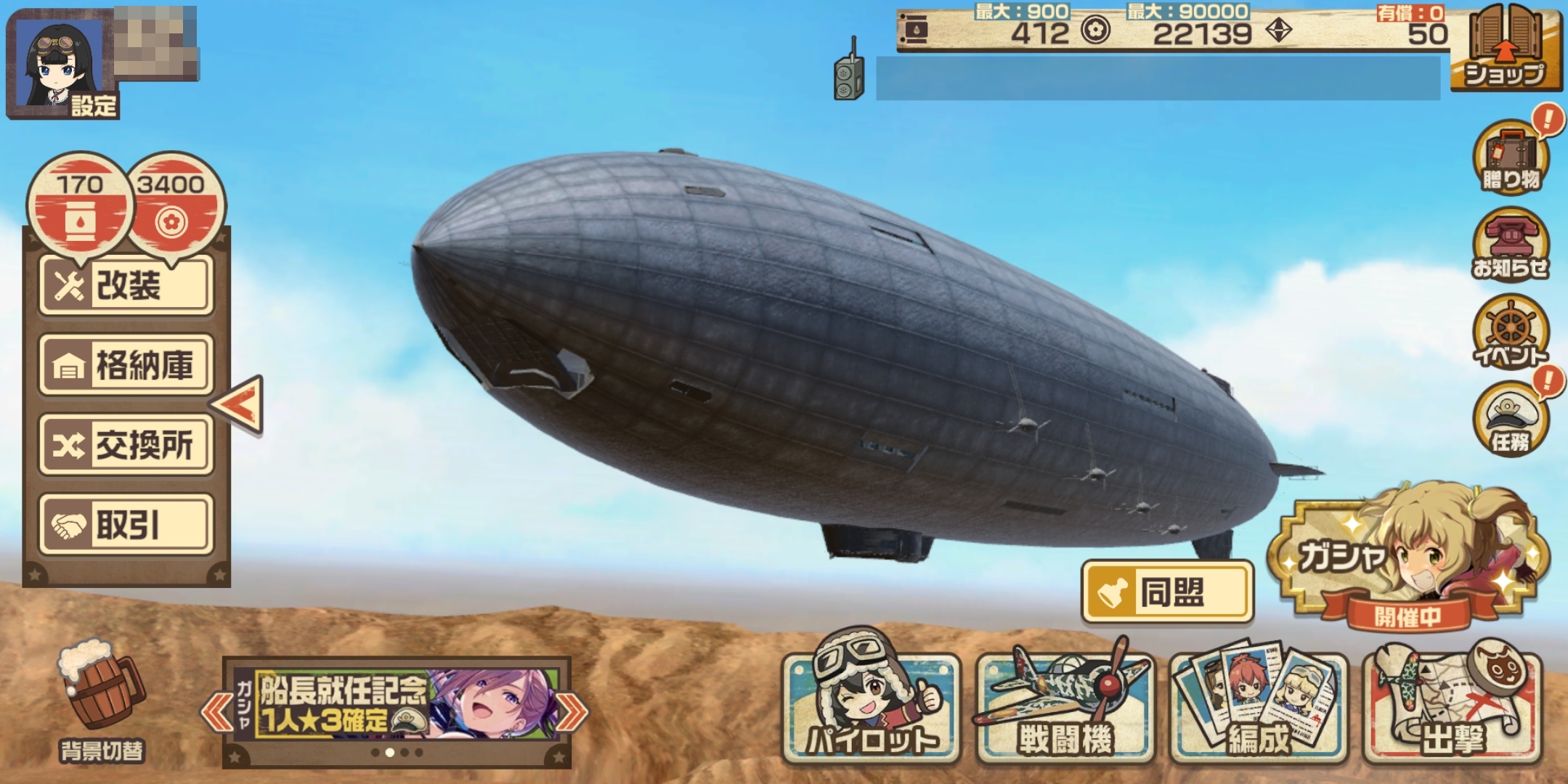Image resolution: width=1568 pixels, height=784 pixels.
Task: Enter the ショップ shop
Action: point(1506,49)
